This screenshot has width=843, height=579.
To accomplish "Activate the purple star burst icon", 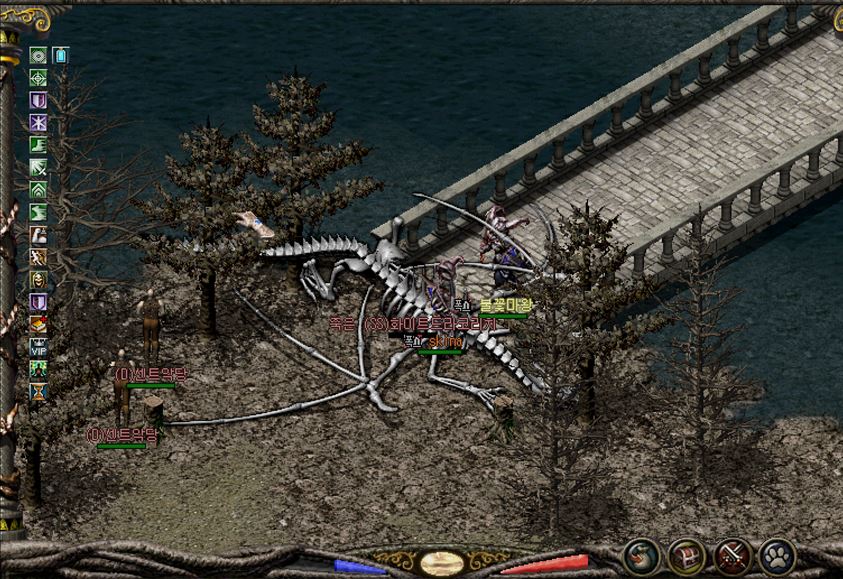I will coord(38,123).
